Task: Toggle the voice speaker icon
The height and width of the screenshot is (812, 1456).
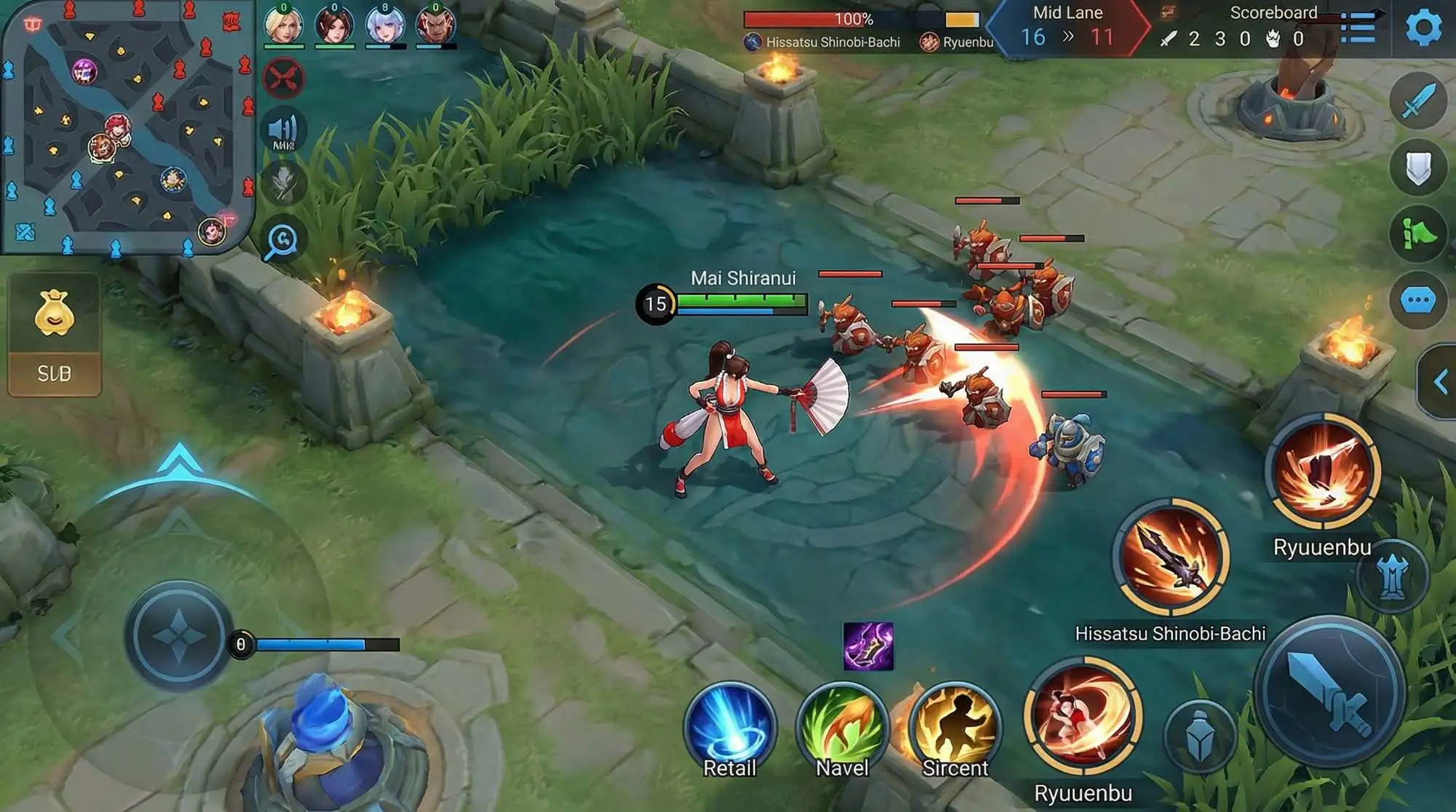Action: point(283,132)
